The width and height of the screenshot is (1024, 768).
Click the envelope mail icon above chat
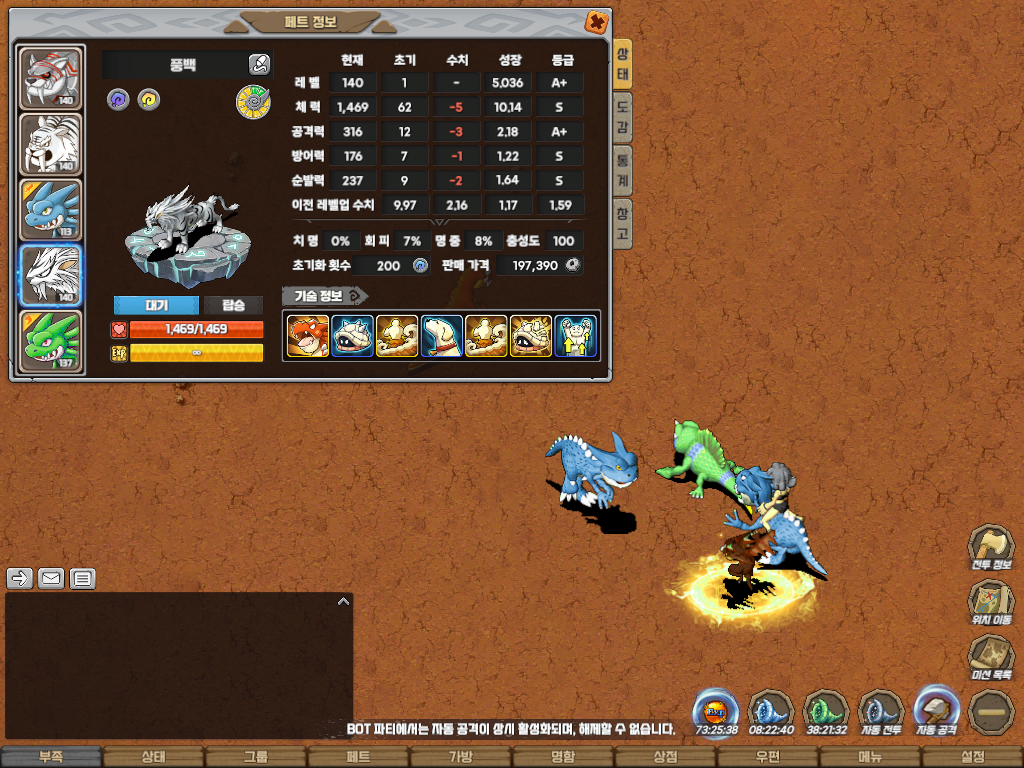[51, 578]
